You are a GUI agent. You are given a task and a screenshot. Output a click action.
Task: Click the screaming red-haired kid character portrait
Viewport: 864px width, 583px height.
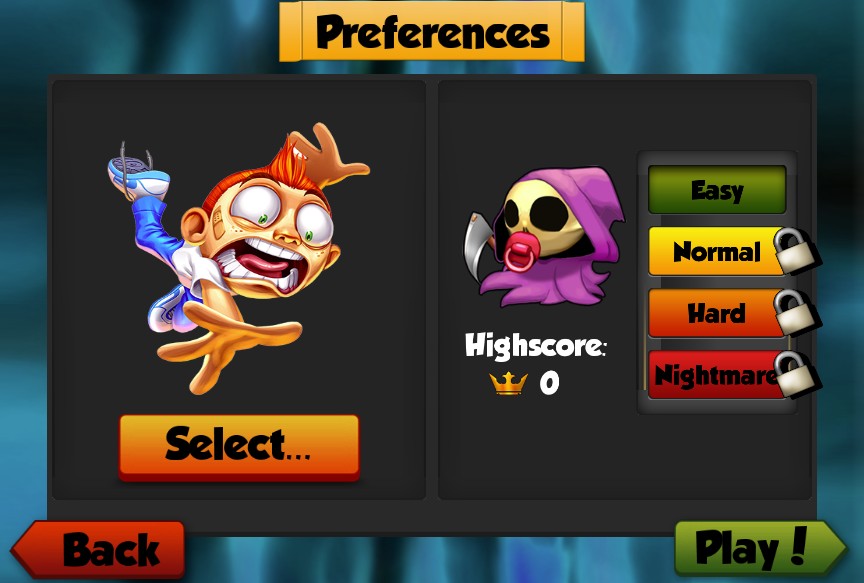pos(240,250)
